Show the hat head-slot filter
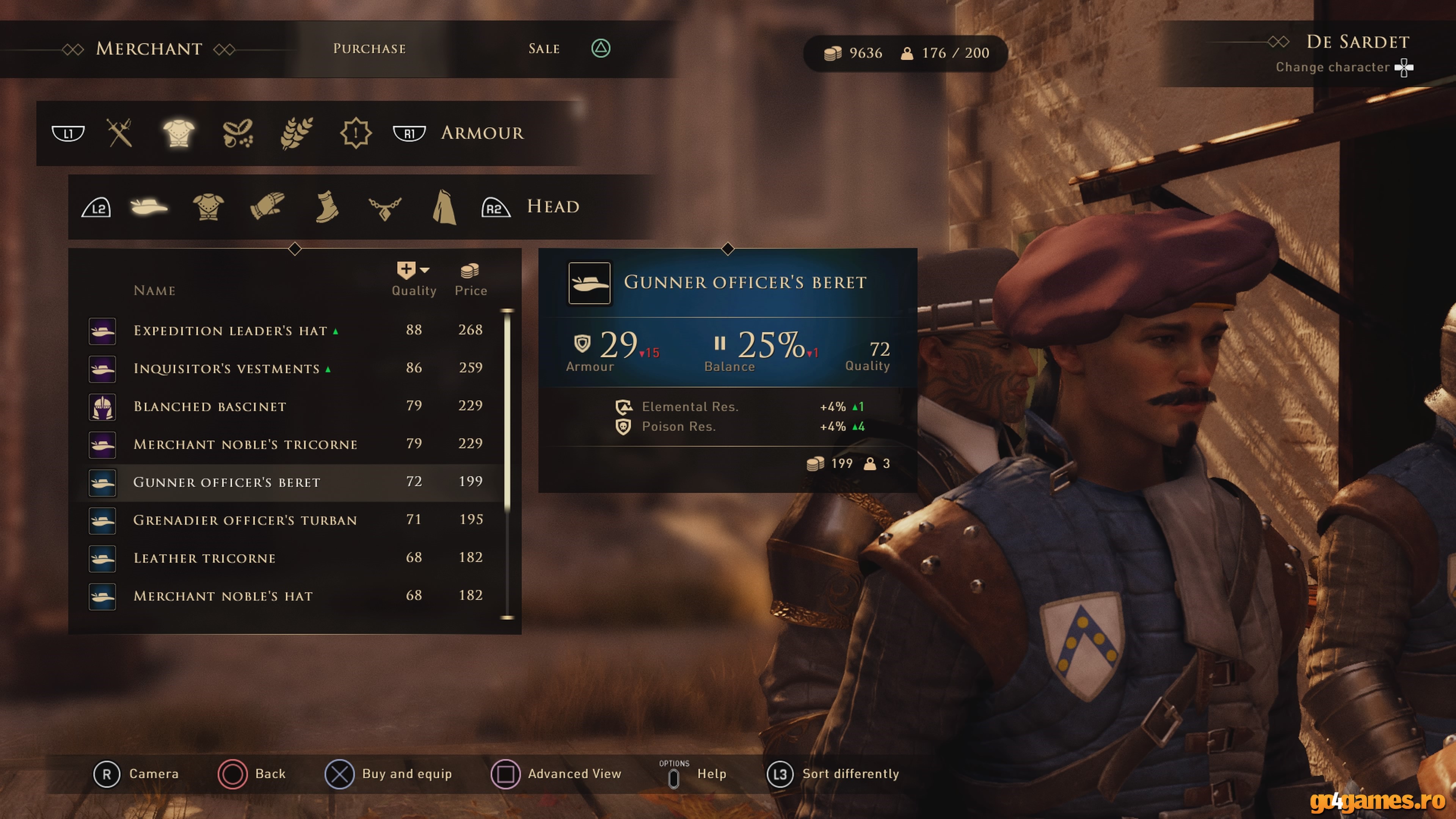Image resolution: width=1456 pixels, height=819 pixels. [x=149, y=207]
